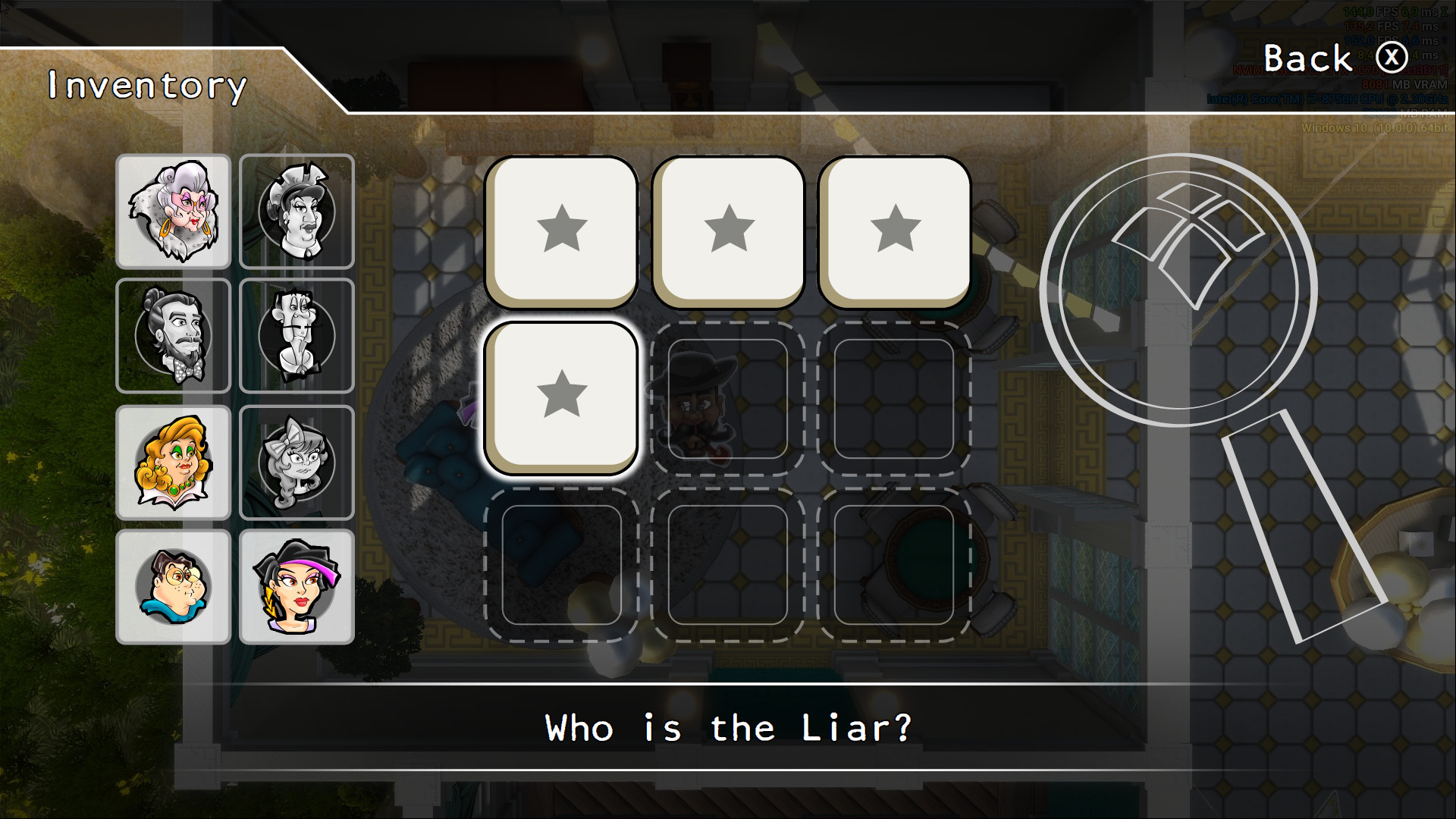Click the bottom-right empty clue slot
This screenshot has width=1456, height=819.
pos(896,563)
